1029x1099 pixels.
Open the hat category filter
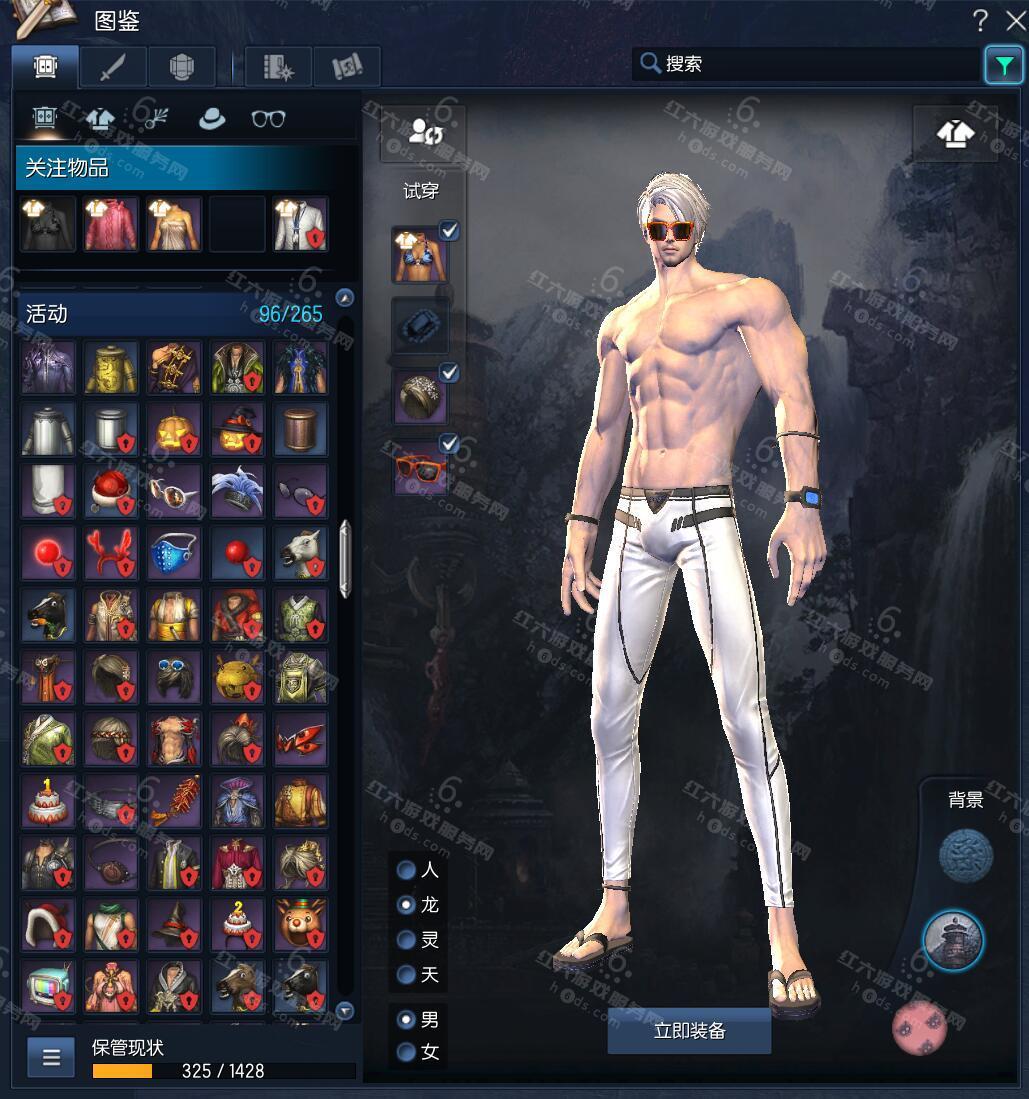pyautogui.click(x=211, y=119)
